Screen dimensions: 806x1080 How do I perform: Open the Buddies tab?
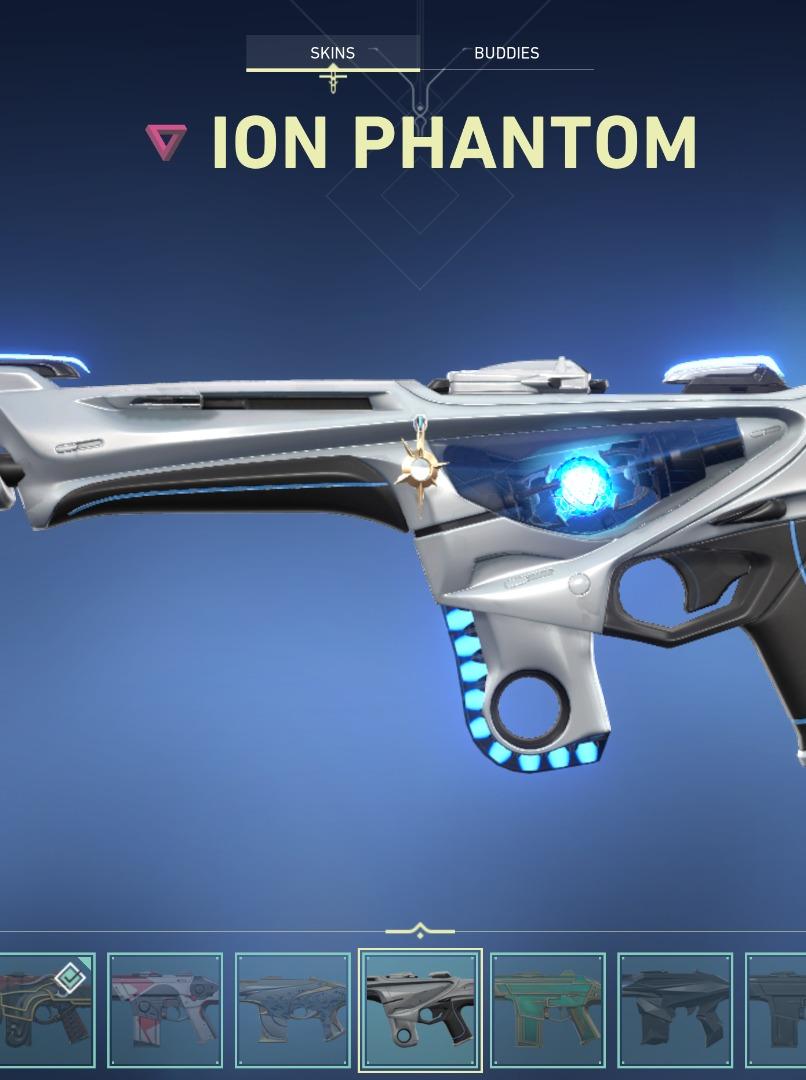506,53
